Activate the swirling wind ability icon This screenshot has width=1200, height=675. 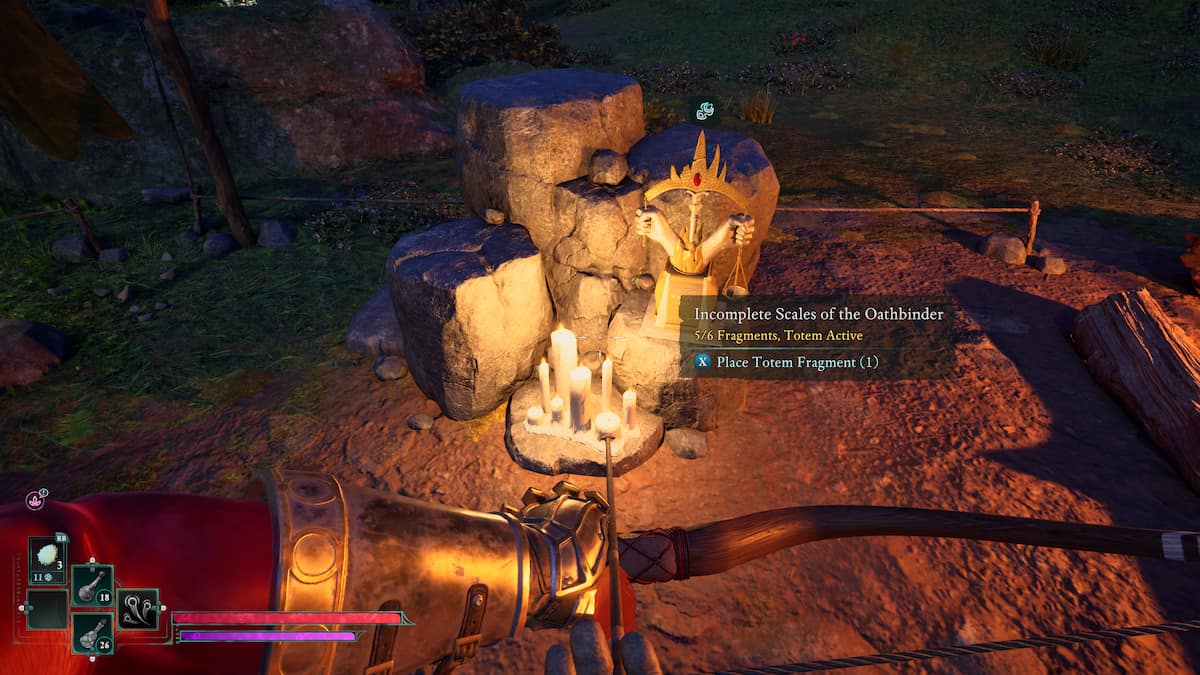[138, 609]
